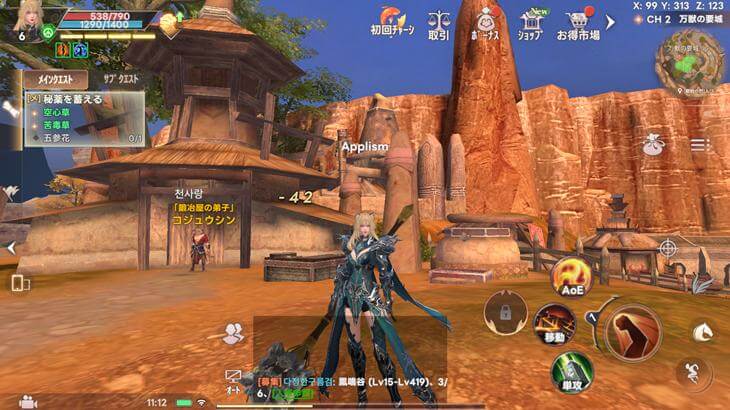Summon mount with the horse icon
The width and height of the screenshot is (730, 410).
[x=704, y=329]
